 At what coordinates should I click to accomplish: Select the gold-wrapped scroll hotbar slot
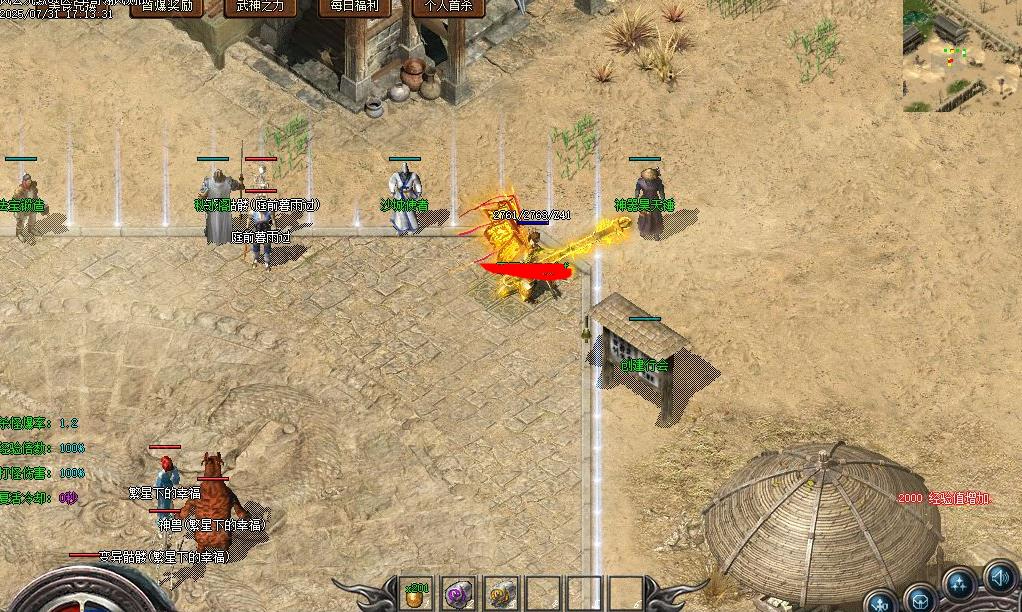click(x=501, y=594)
